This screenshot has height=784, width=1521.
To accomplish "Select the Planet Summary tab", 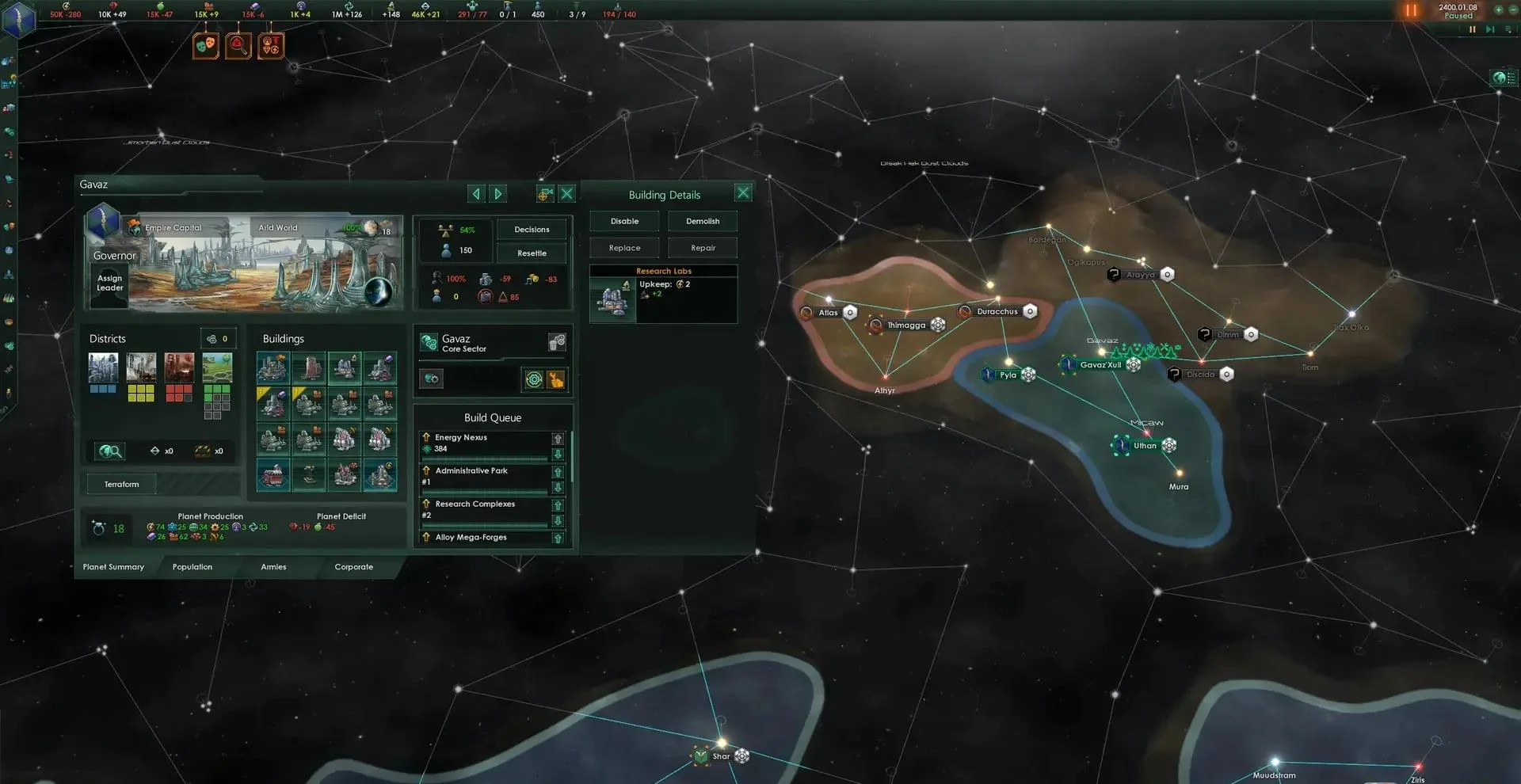I will 113,567.
